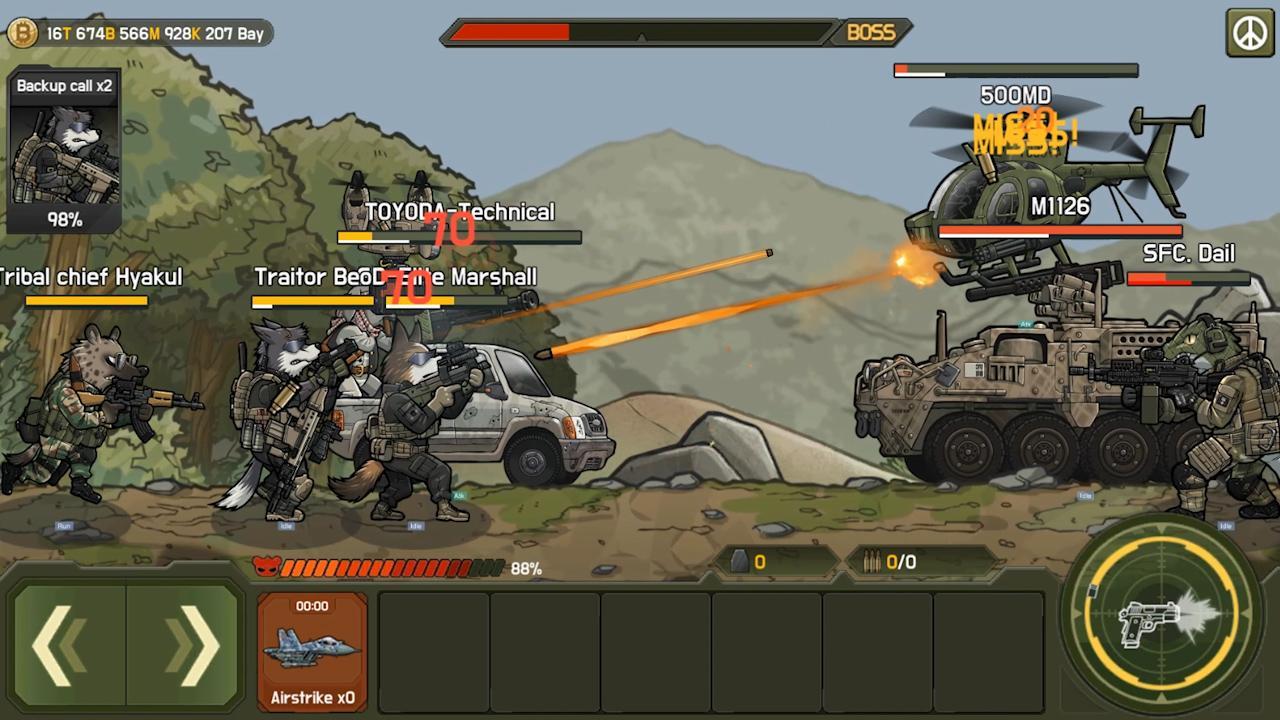Select the 500MD helicopter health bar
Viewport: 1280px width, 720px height.
tap(1015, 70)
